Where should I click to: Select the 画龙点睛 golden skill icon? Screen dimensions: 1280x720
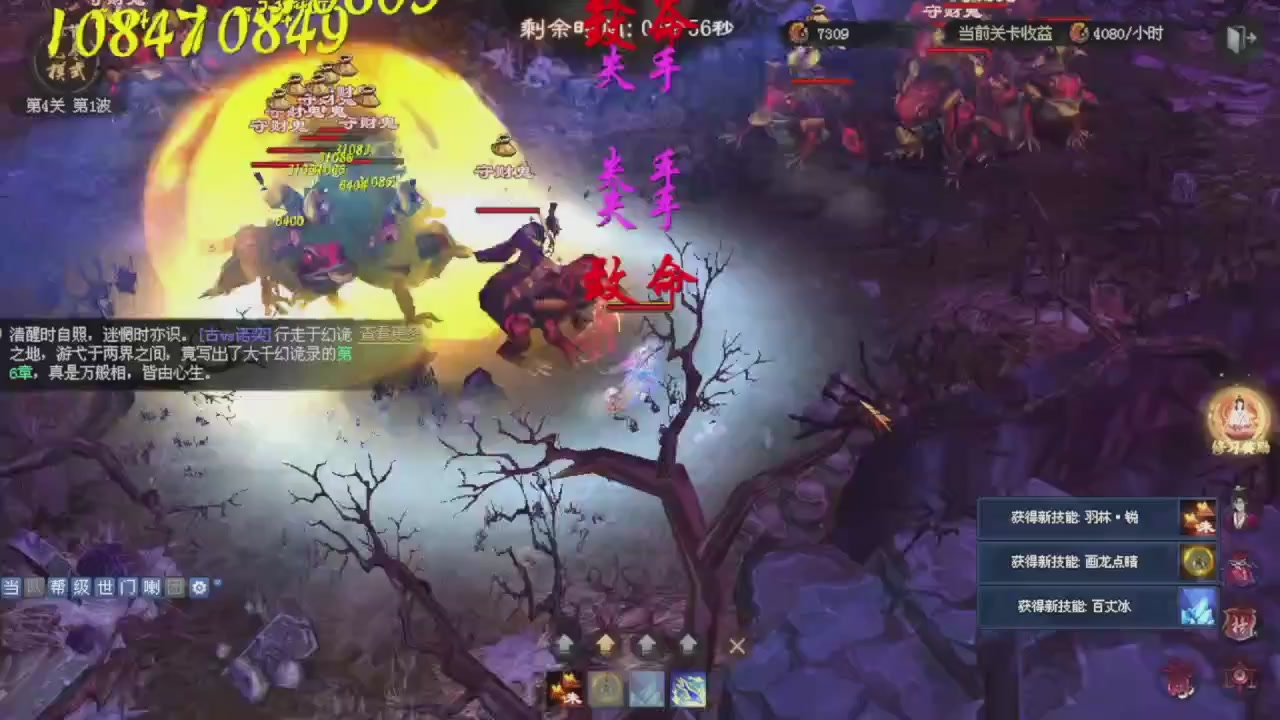tap(1199, 562)
